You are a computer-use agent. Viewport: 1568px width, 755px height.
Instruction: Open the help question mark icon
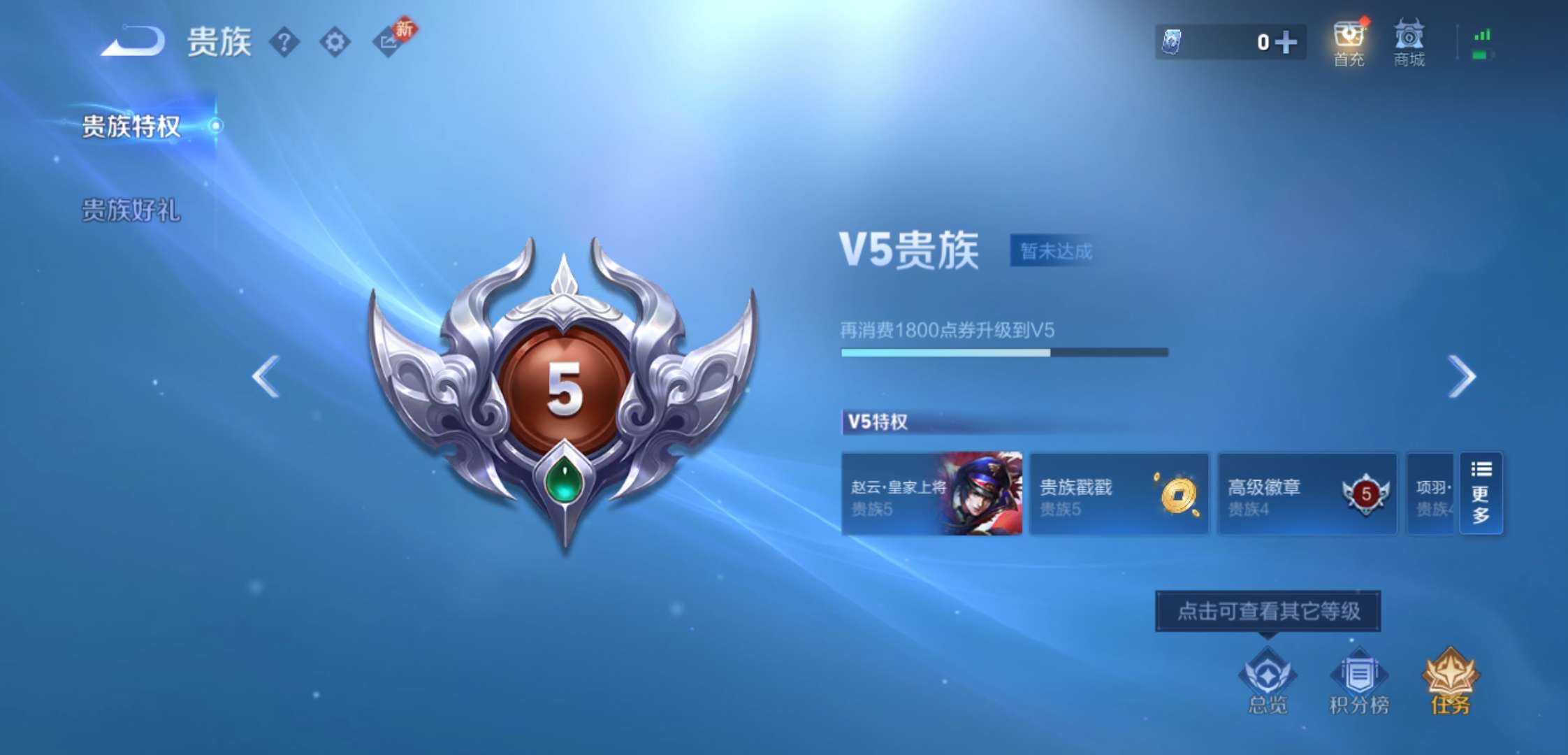pyautogui.click(x=284, y=42)
